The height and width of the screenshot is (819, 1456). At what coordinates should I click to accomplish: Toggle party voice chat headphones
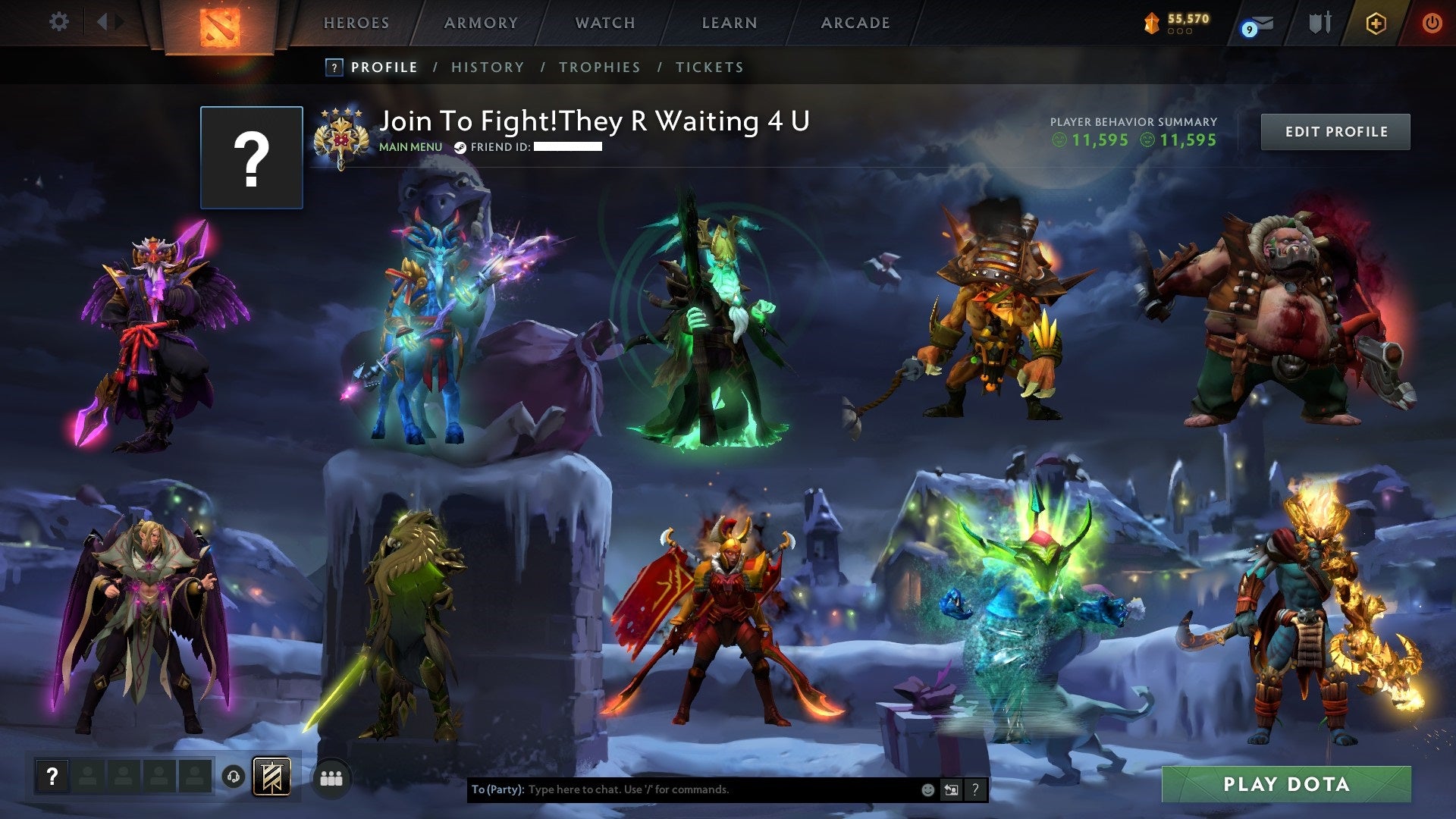[x=234, y=777]
